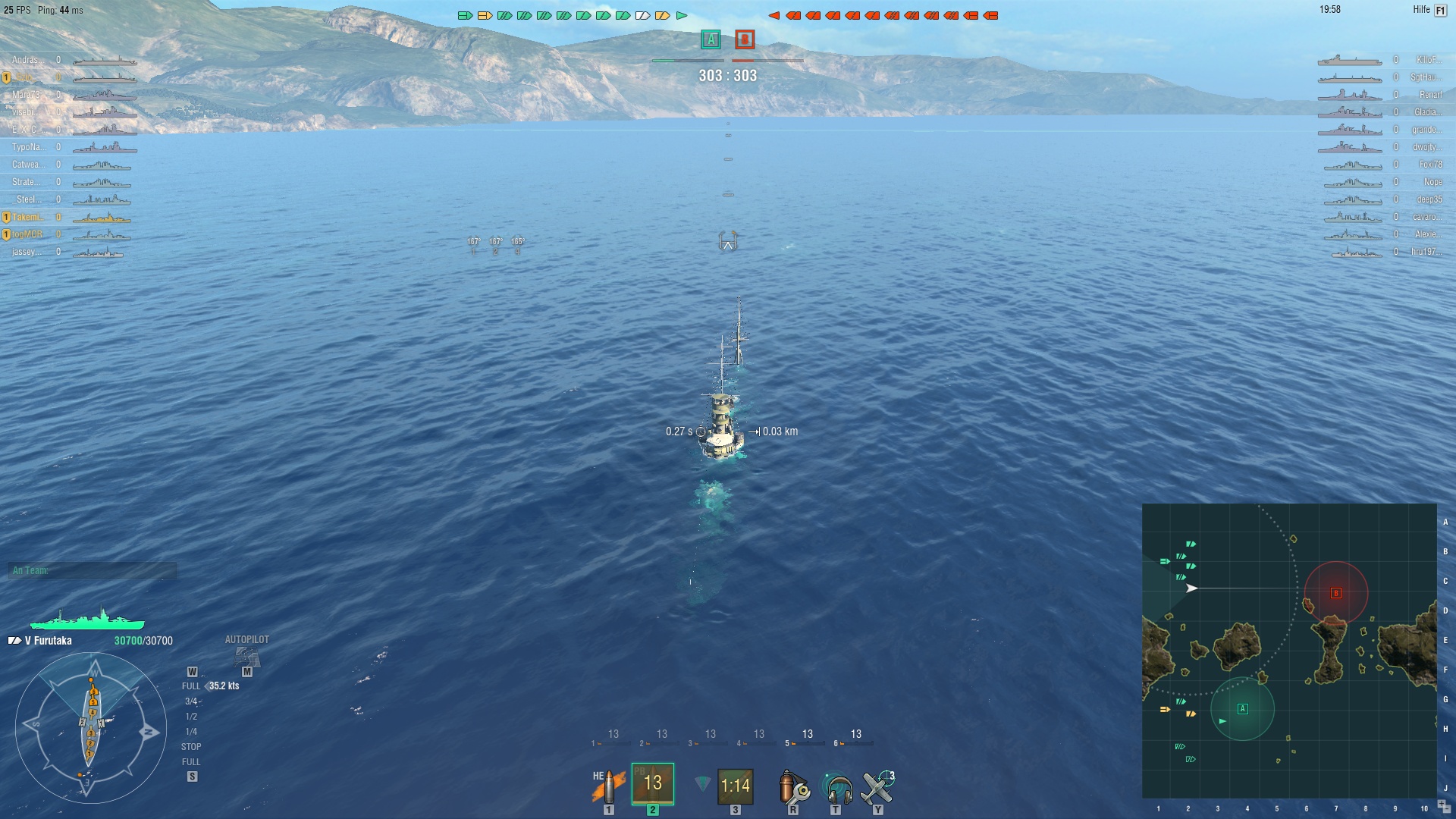Click the red base B capture indicator
The height and width of the screenshot is (819, 1456).
pos(745,39)
